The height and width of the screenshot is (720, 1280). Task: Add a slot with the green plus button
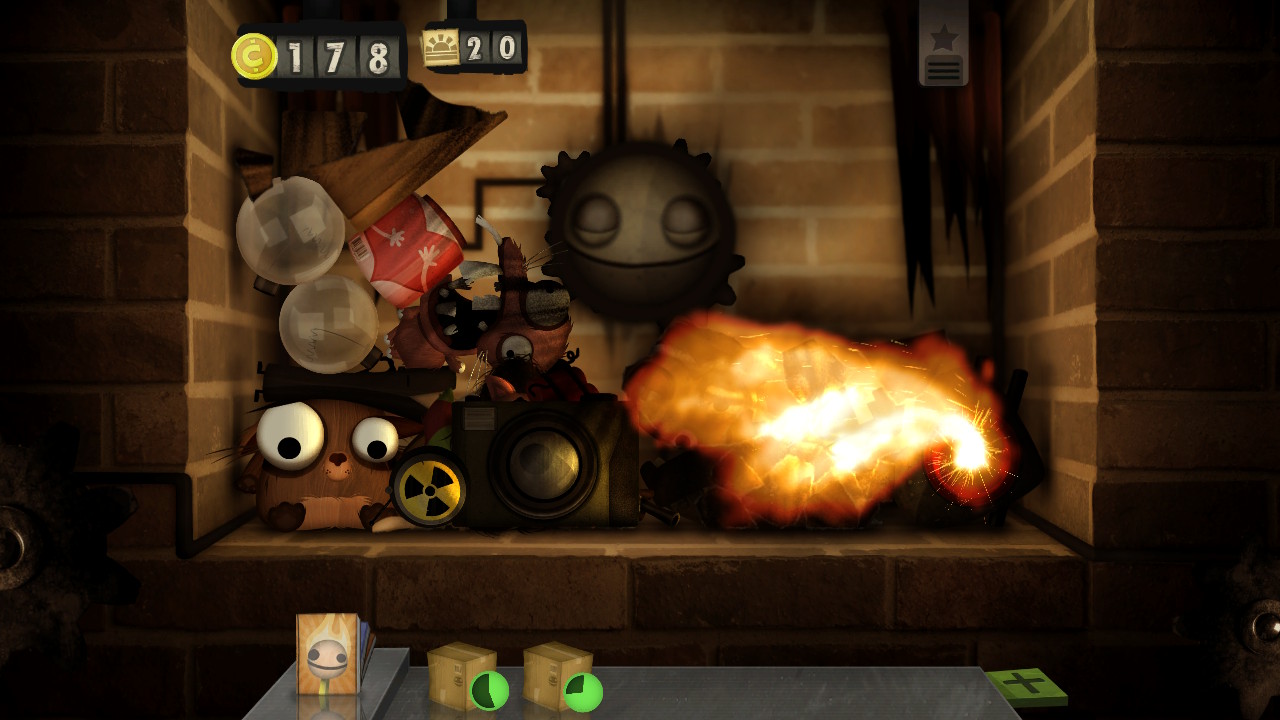click(x=1026, y=686)
